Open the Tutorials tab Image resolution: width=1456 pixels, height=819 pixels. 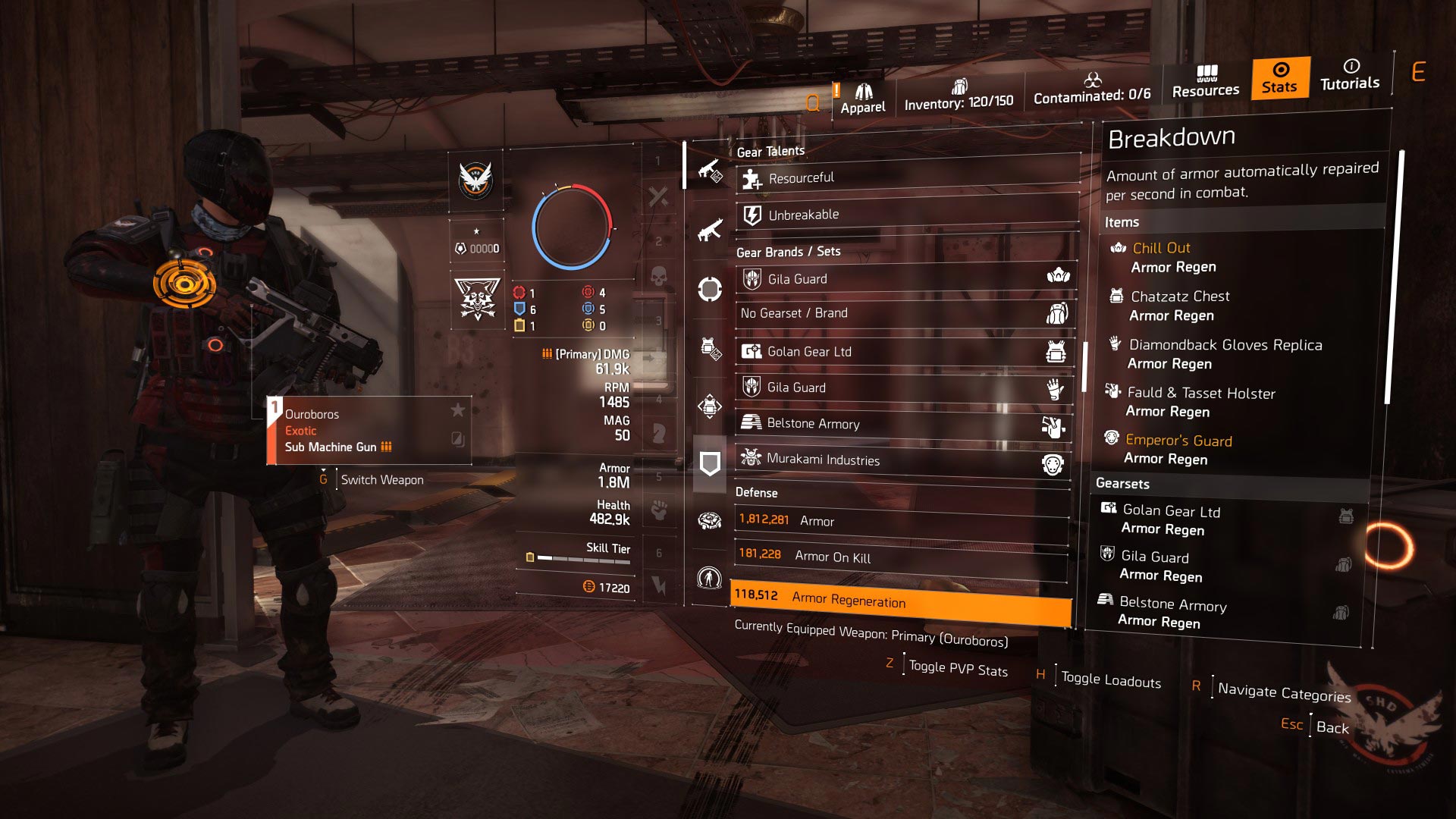coord(1350,76)
